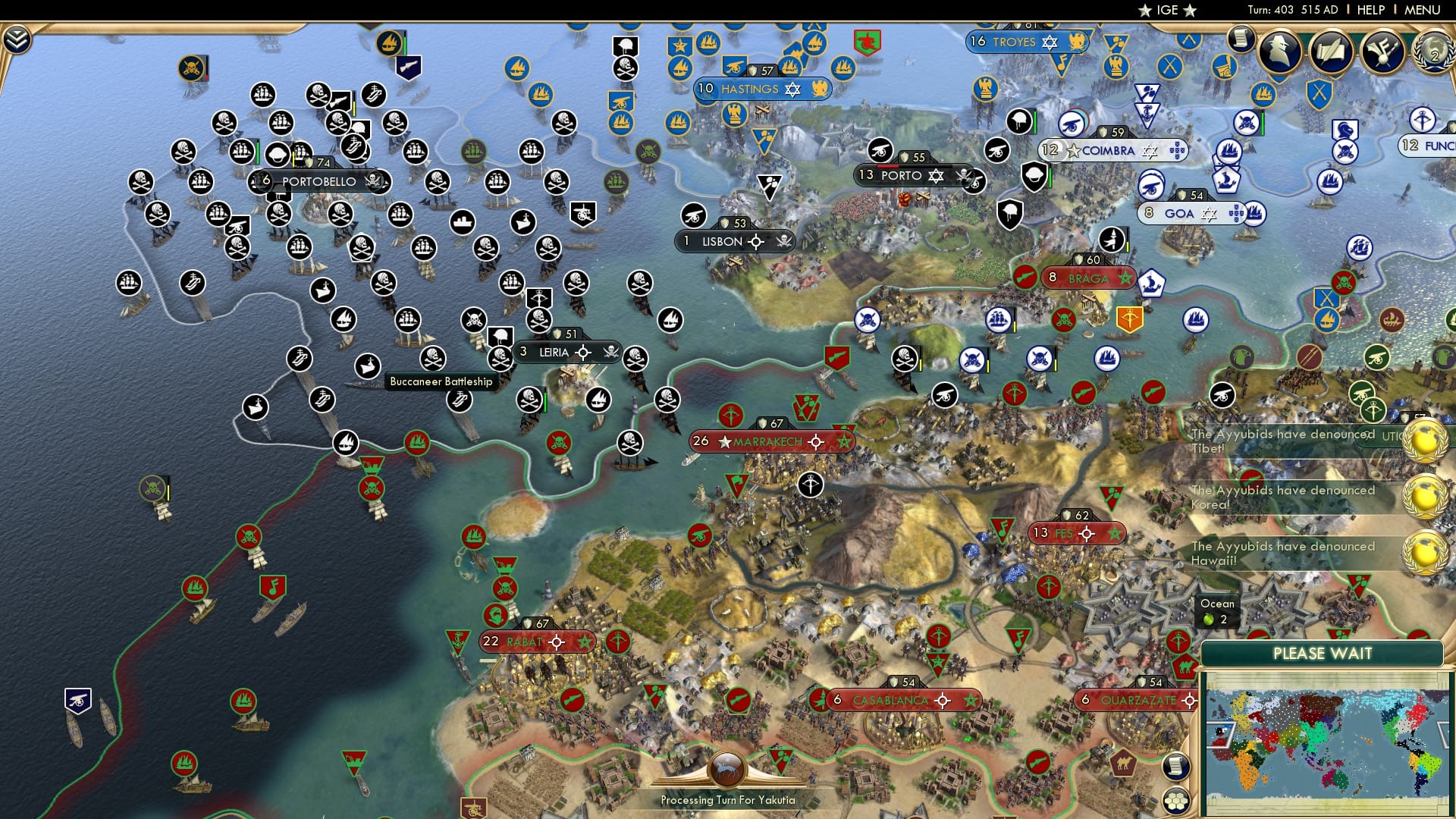Open the Social Policies quill-and-scroll icon
1456x819 pixels.
pyautogui.click(x=1332, y=50)
